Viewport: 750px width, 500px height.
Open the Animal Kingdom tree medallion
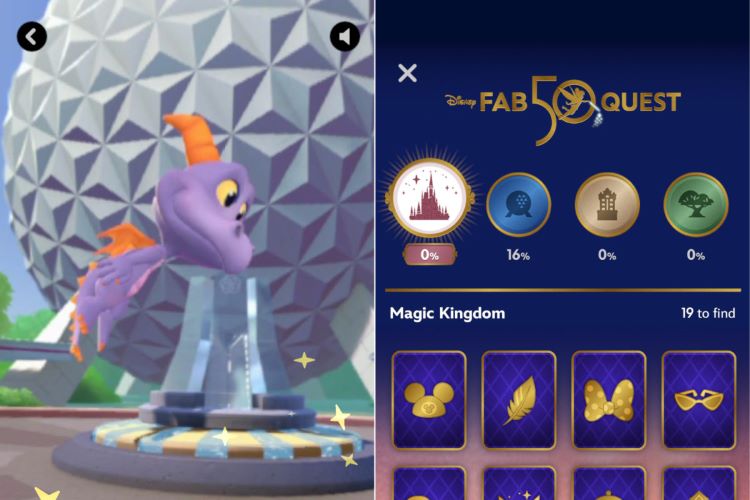click(x=695, y=204)
